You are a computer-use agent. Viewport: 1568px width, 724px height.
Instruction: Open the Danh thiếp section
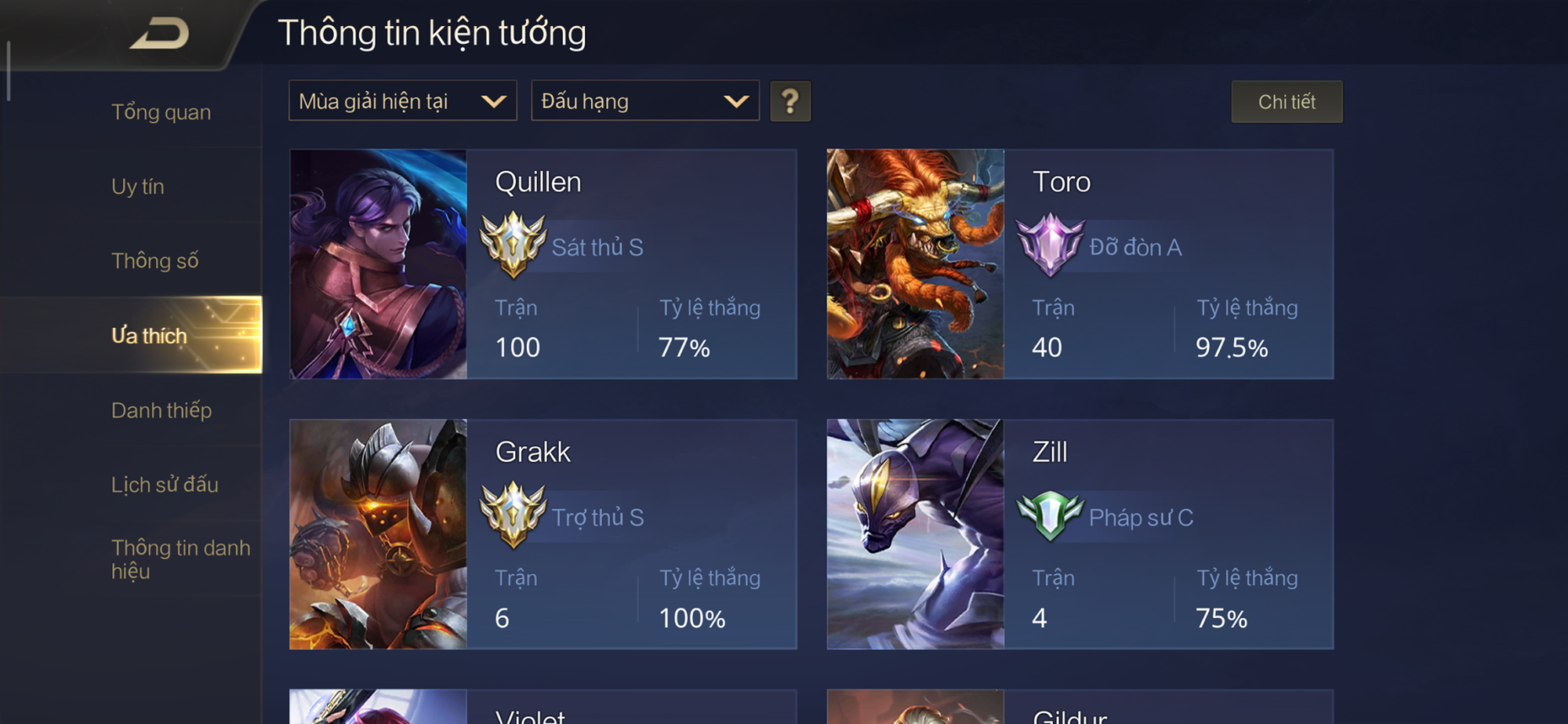click(x=162, y=410)
